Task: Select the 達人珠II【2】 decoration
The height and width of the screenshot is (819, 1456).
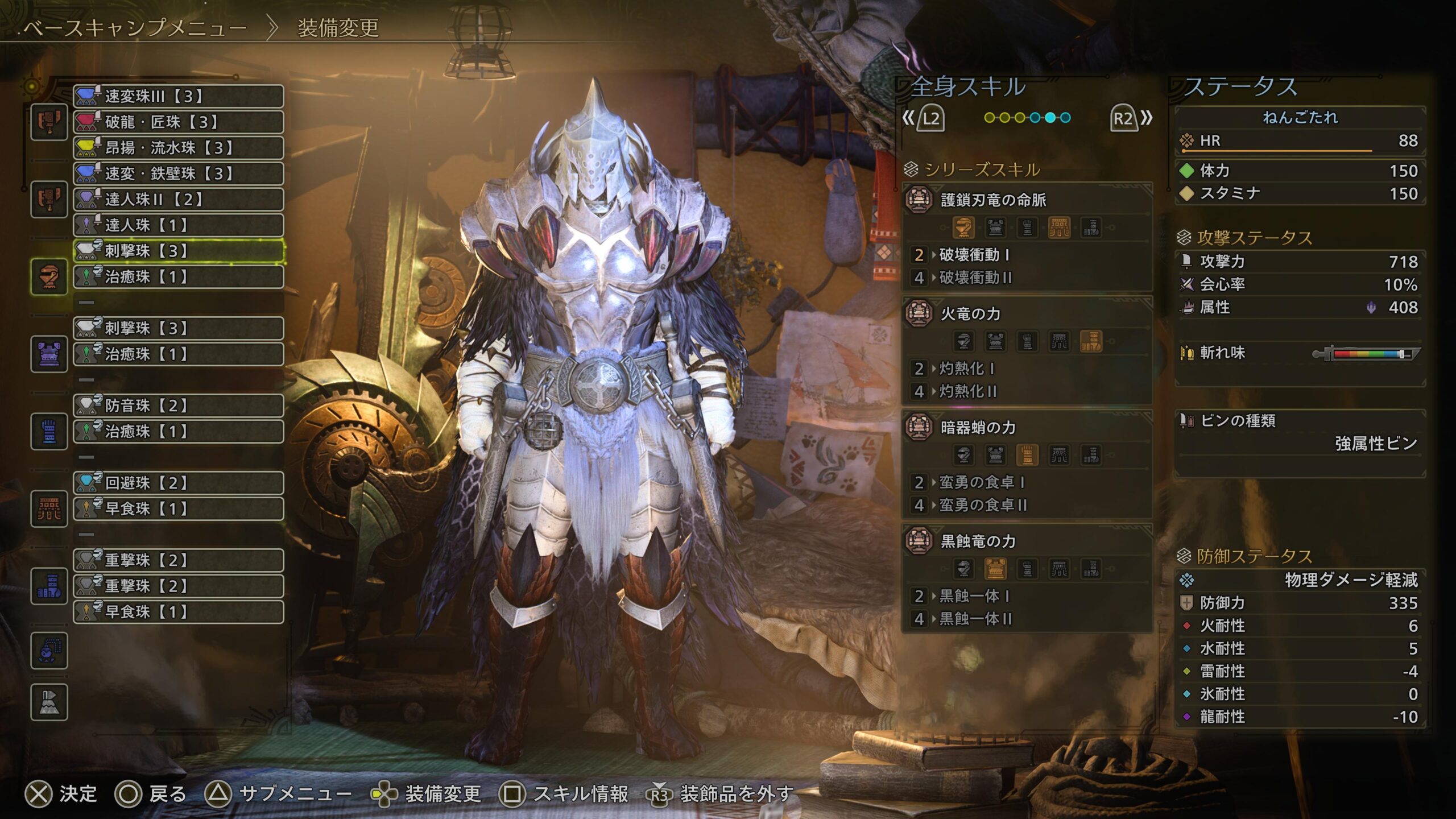Action: pyautogui.click(x=179, y=199)
